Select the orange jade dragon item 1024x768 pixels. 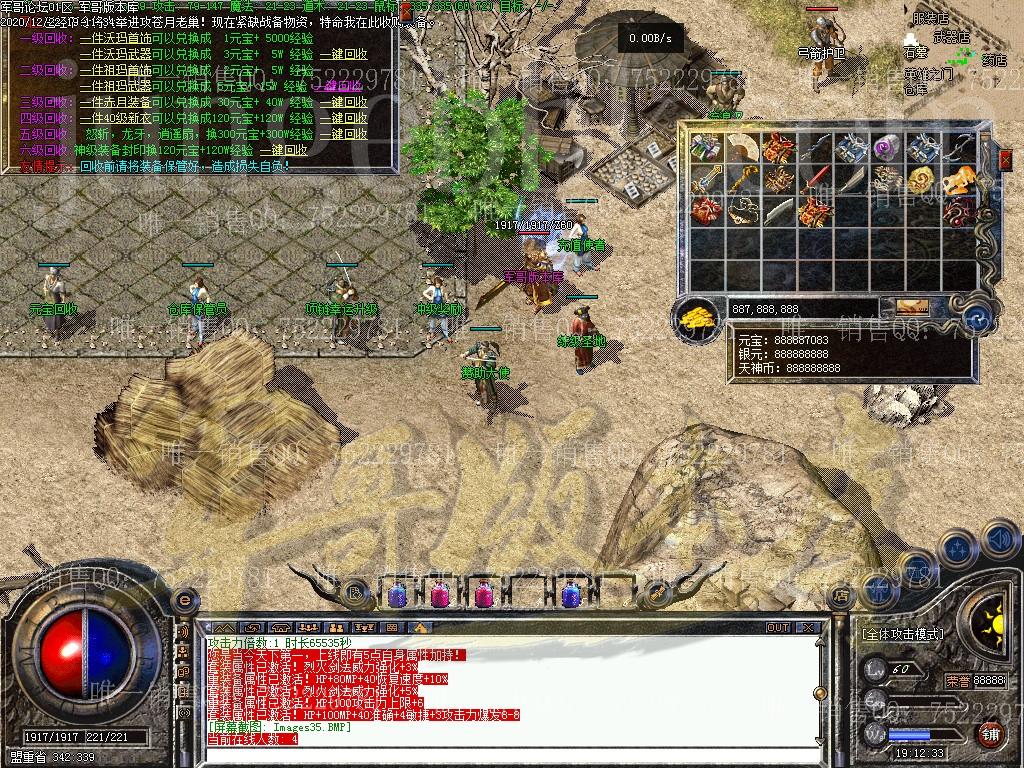959,180
